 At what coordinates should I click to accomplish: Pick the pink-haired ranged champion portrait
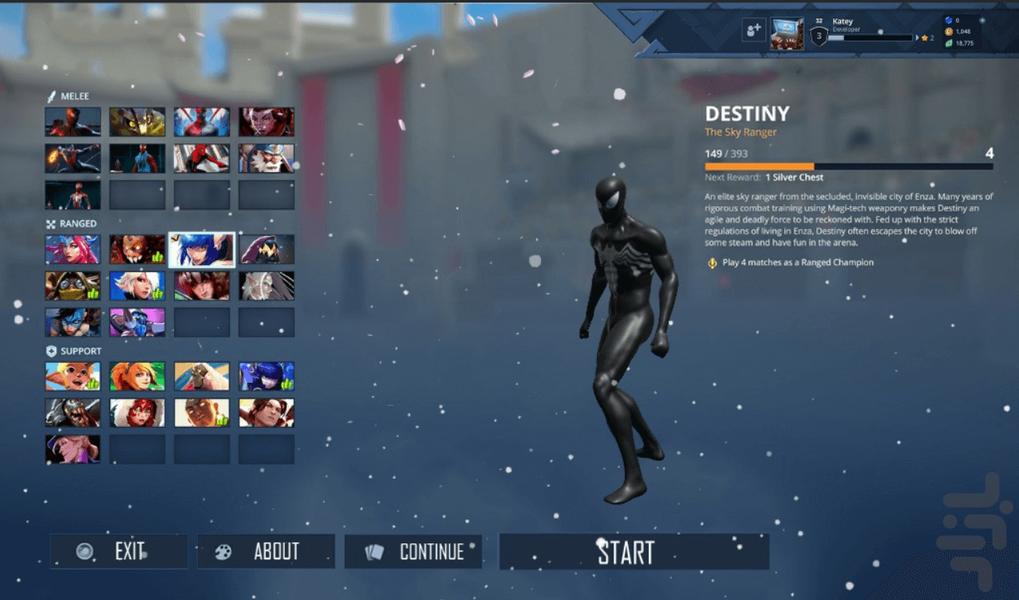pyautogui.click(x=73, y=249)
